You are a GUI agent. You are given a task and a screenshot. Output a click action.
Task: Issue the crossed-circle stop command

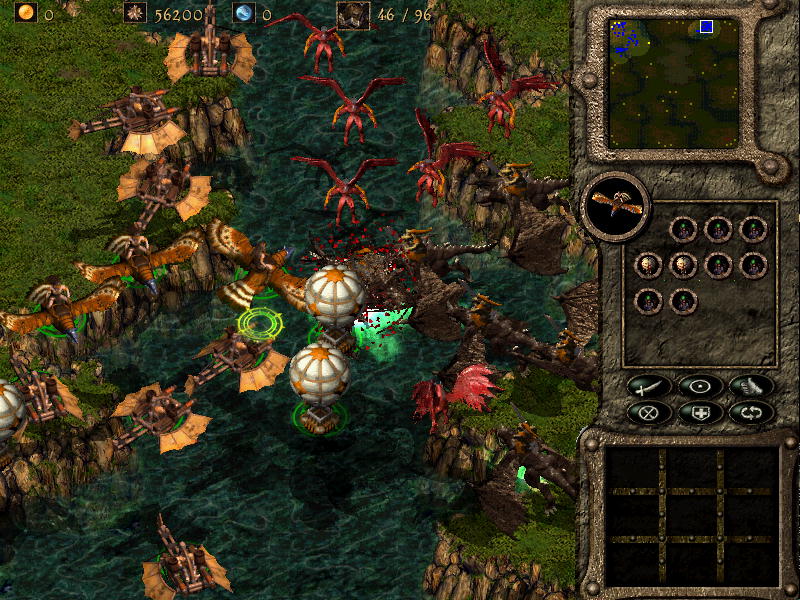[x=649, y=411]
